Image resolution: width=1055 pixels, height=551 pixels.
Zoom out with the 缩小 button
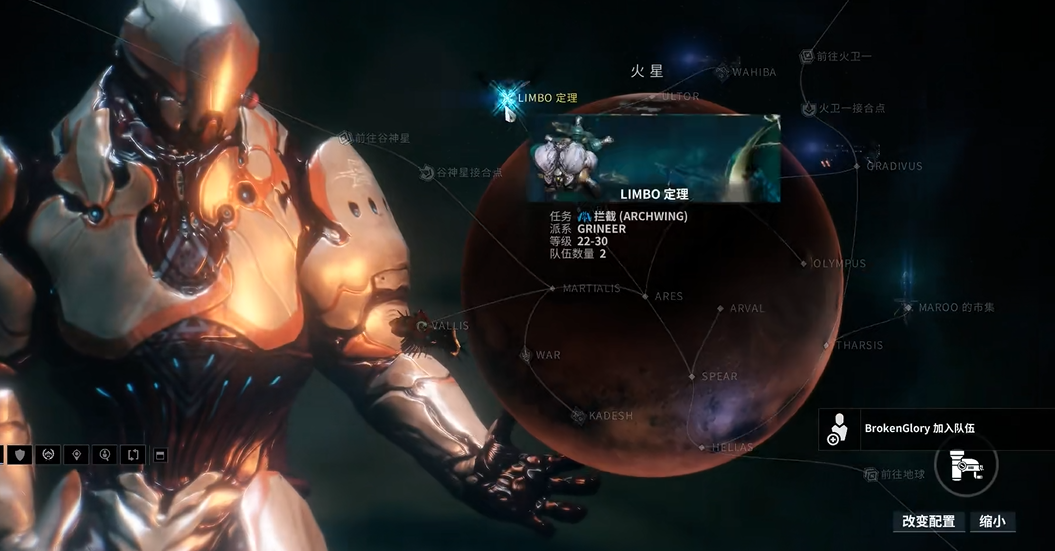[x=992, y=521]
